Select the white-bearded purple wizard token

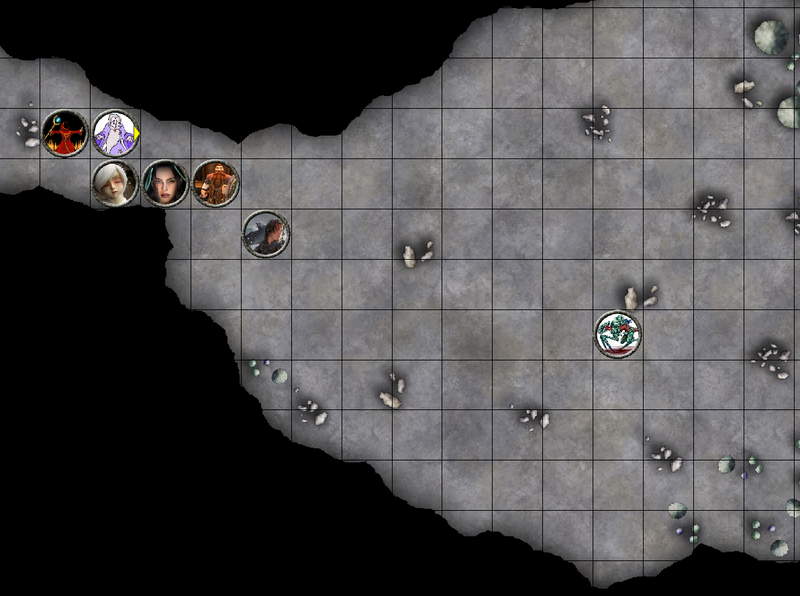(x=116, y=133)
